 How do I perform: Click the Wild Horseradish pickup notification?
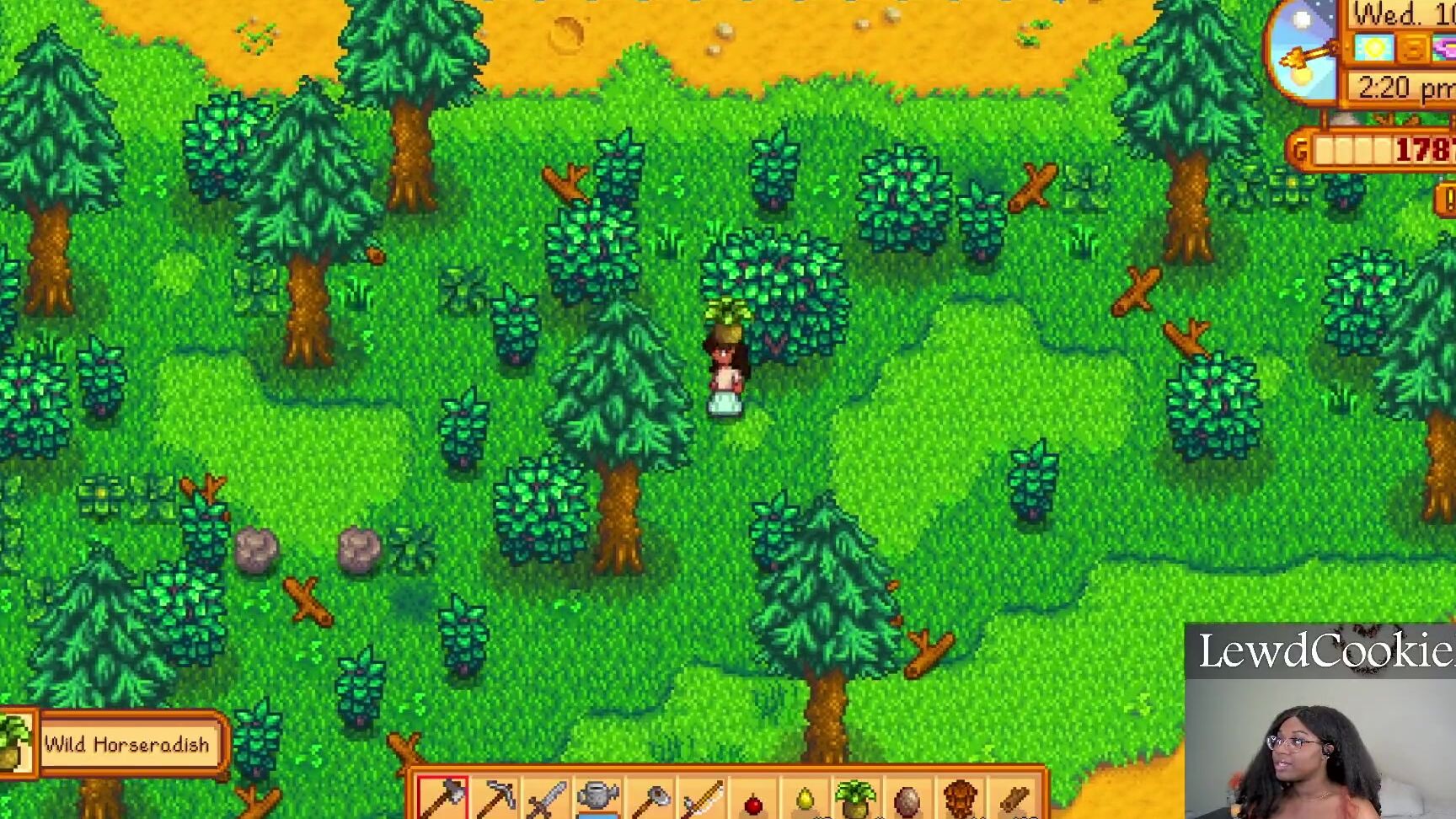tap(126, 745)
